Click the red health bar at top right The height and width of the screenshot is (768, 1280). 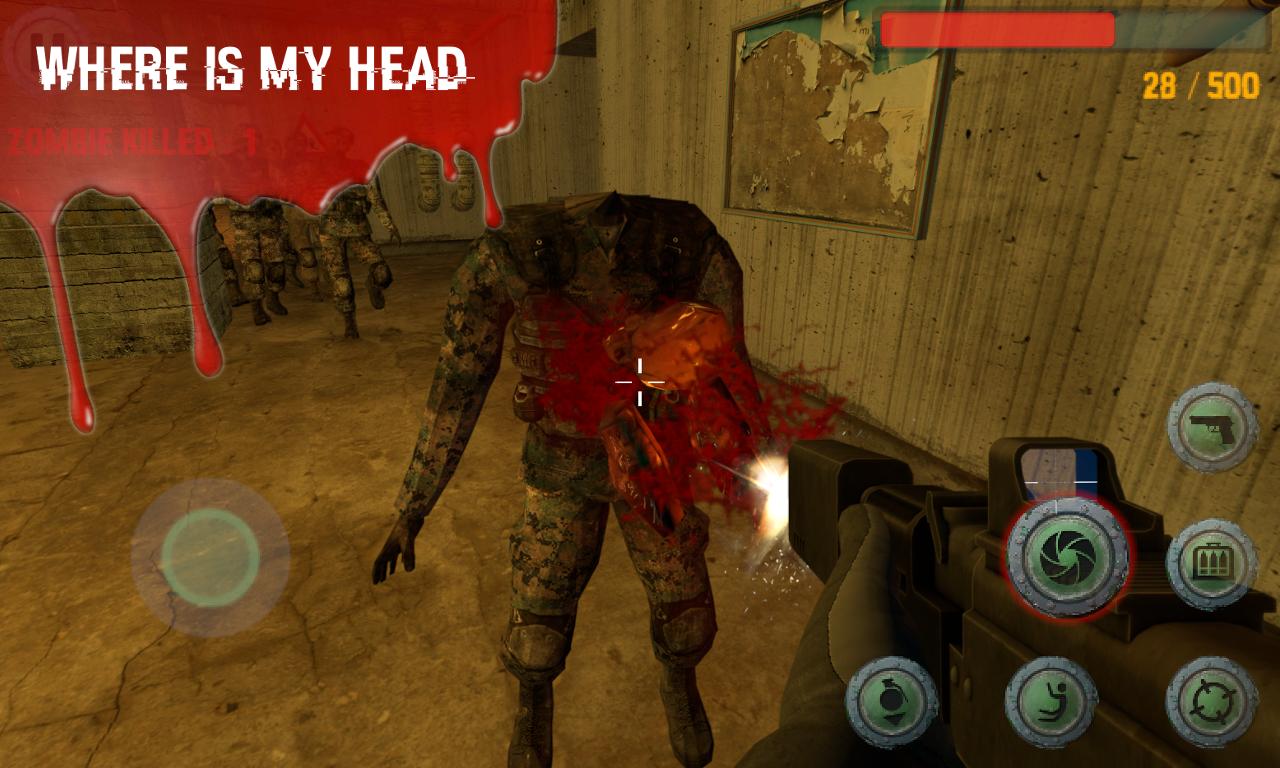pos(1000,27)
